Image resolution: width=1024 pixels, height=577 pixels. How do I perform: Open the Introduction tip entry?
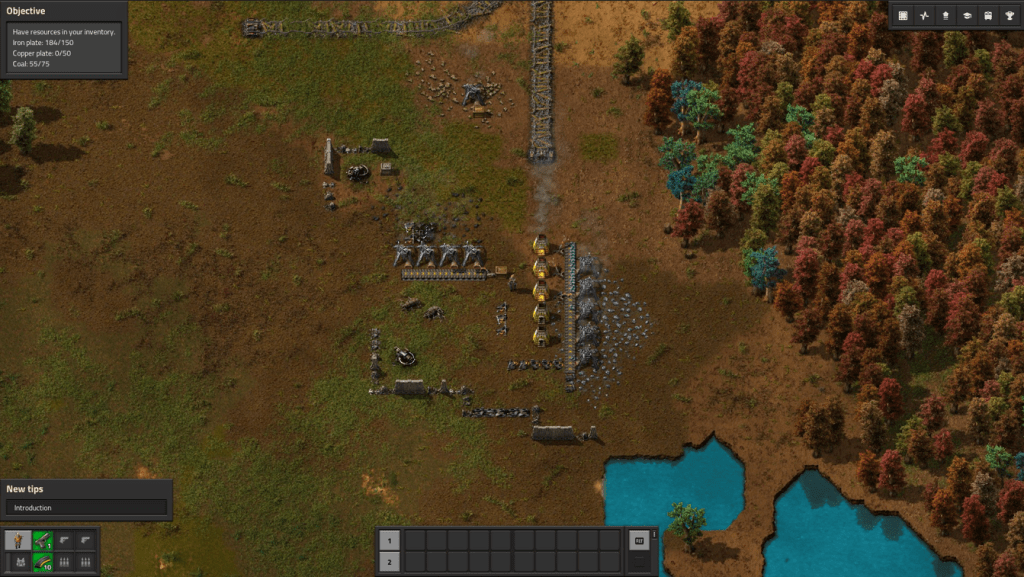(86, 507)
